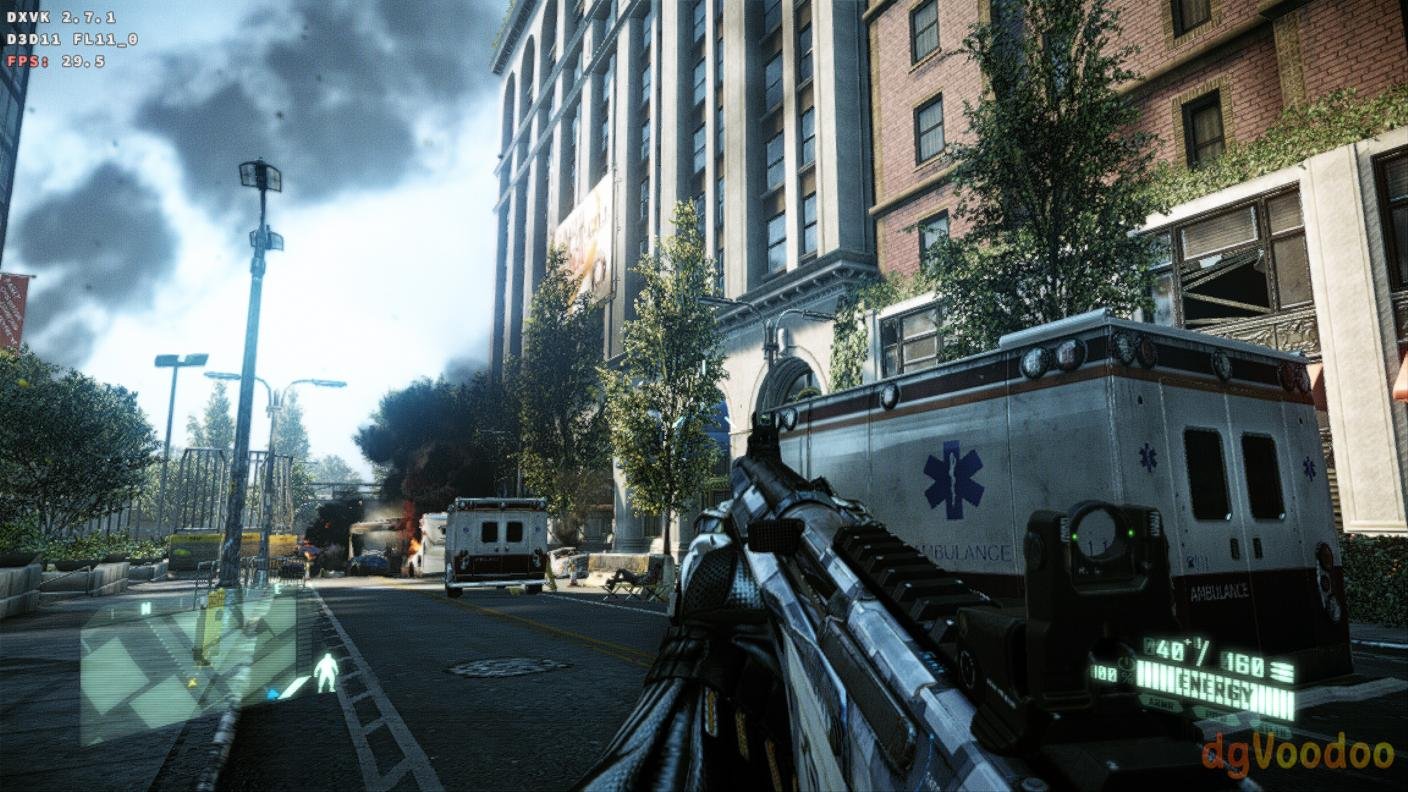Click the nanosuit stance silhouette icon
This screenshot has height=792, width=1408.
tap(326, 672)
